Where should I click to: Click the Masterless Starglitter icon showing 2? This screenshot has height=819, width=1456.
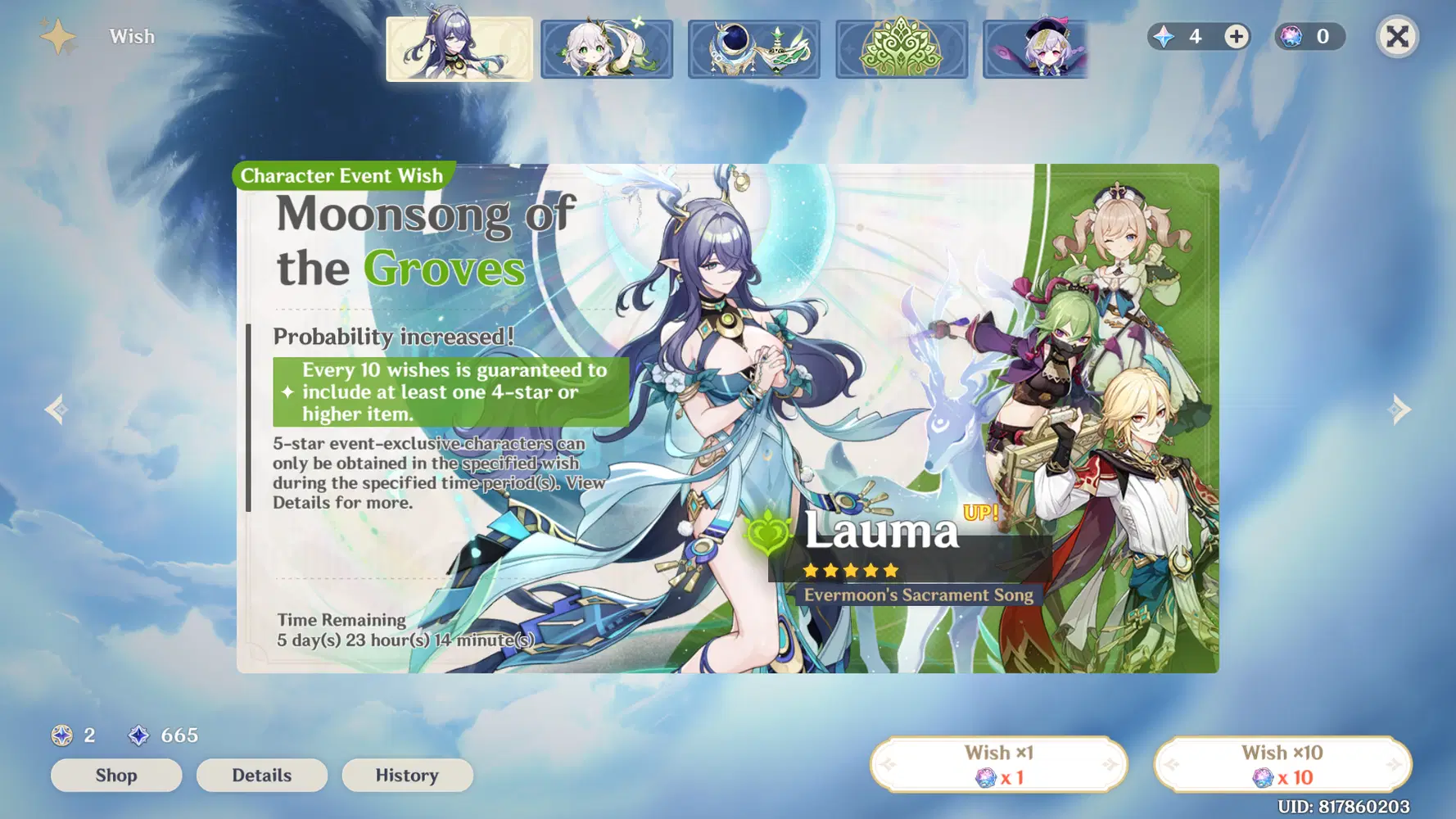61,735
